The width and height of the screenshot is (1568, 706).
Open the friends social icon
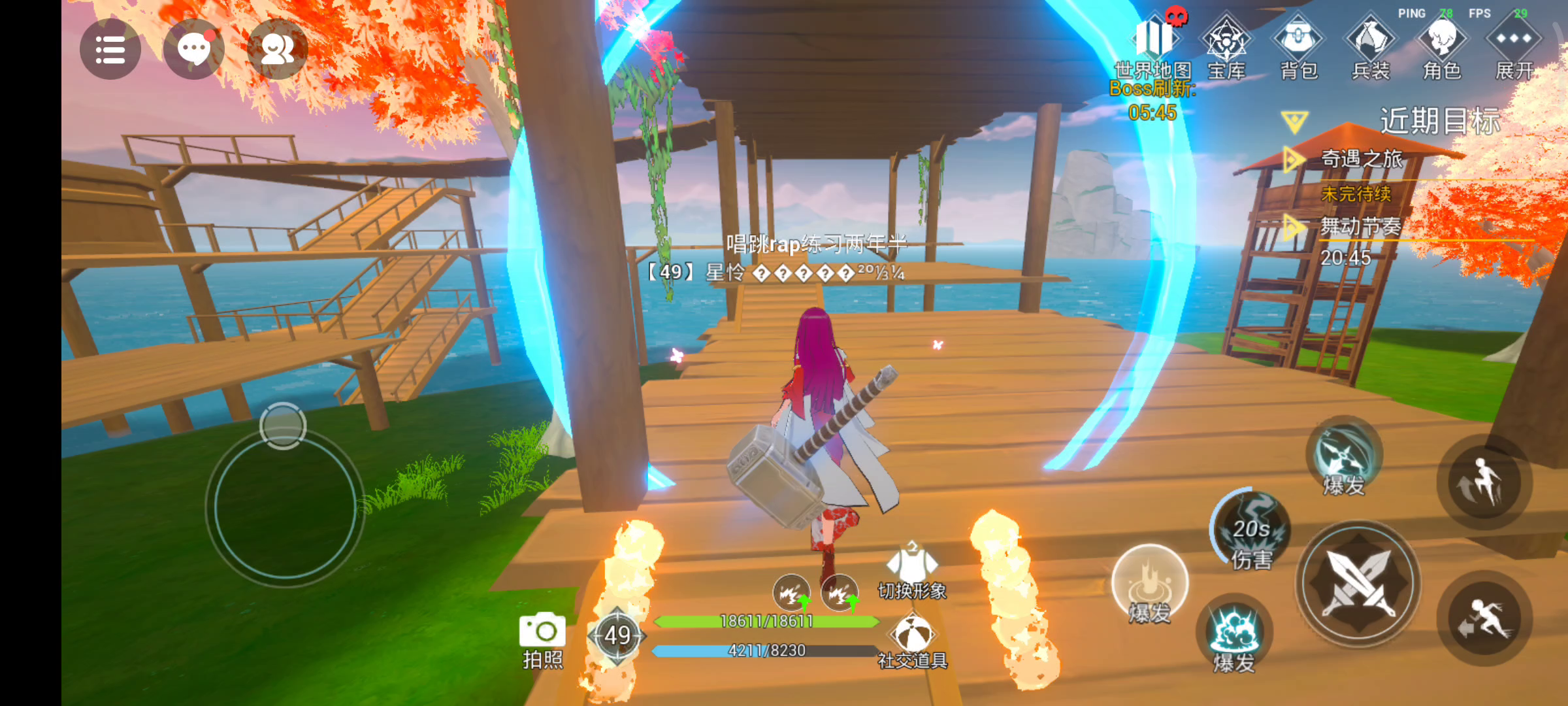click(x=277, y=50)
